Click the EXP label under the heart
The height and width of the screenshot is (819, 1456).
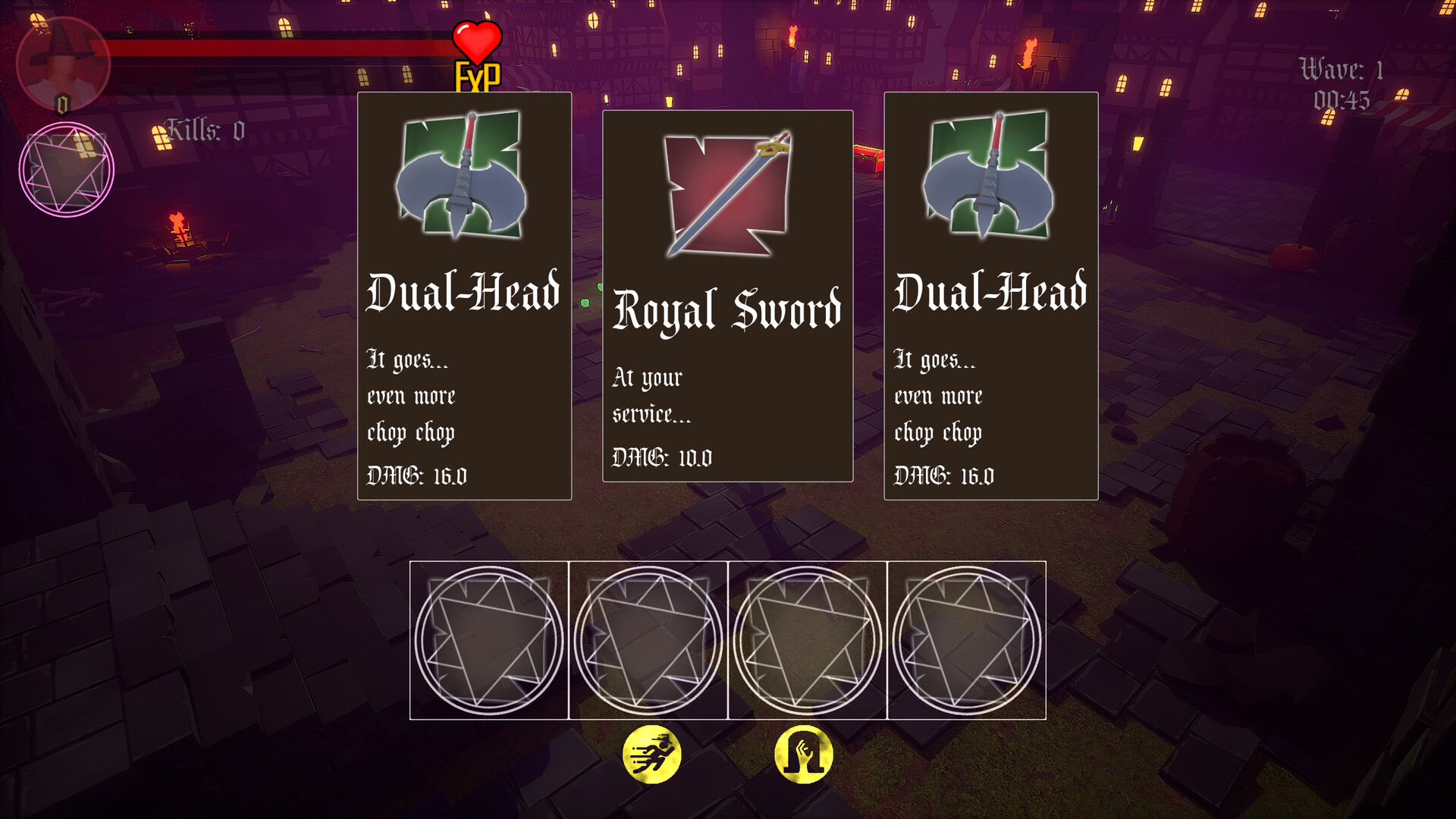(x=476, y=76)
